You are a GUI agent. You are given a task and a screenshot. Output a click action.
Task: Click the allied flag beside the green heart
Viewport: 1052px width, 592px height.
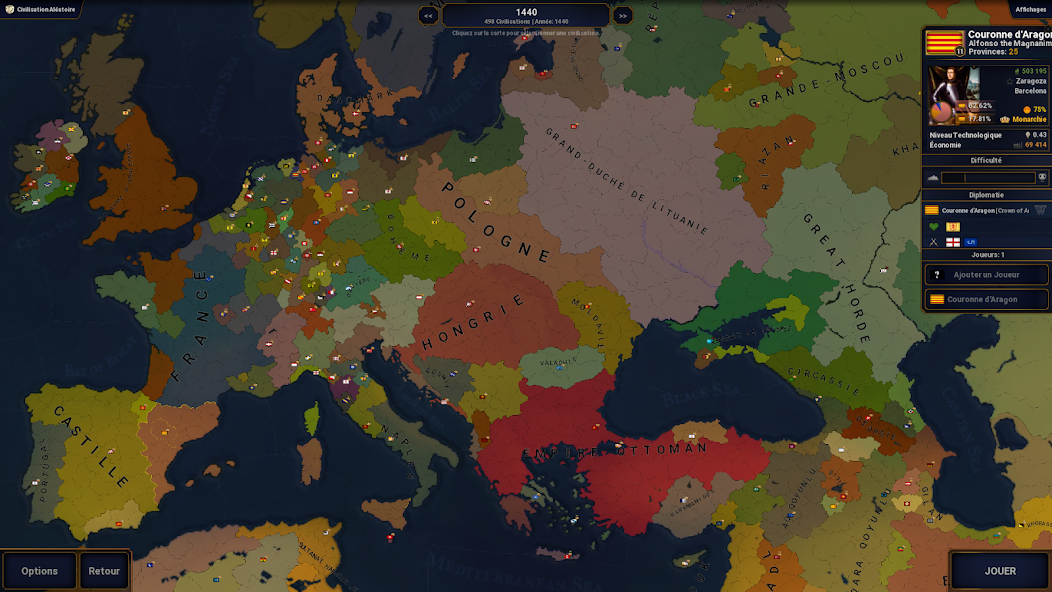coord(952,227)
